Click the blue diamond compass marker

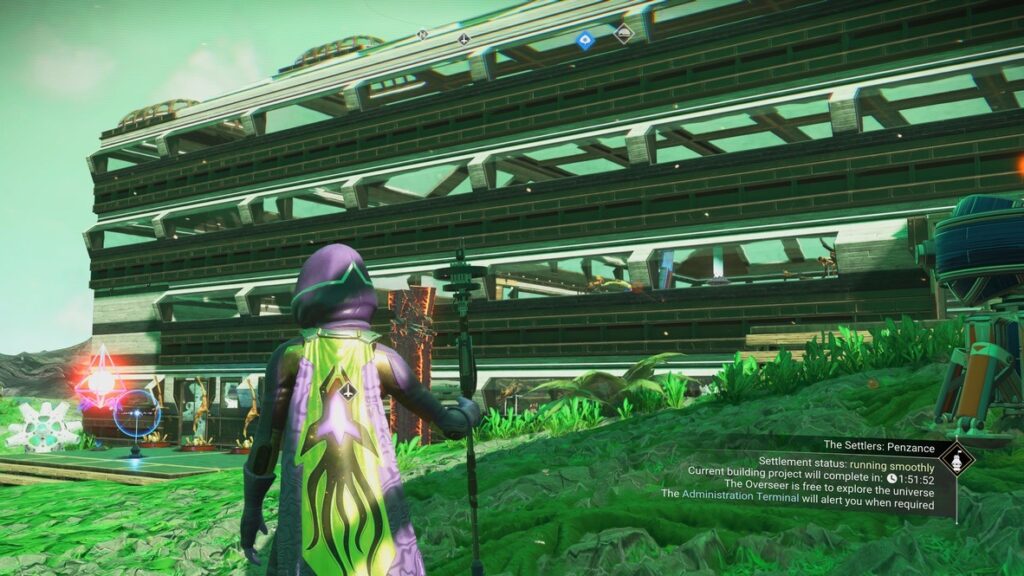click(x=585, y=40)
